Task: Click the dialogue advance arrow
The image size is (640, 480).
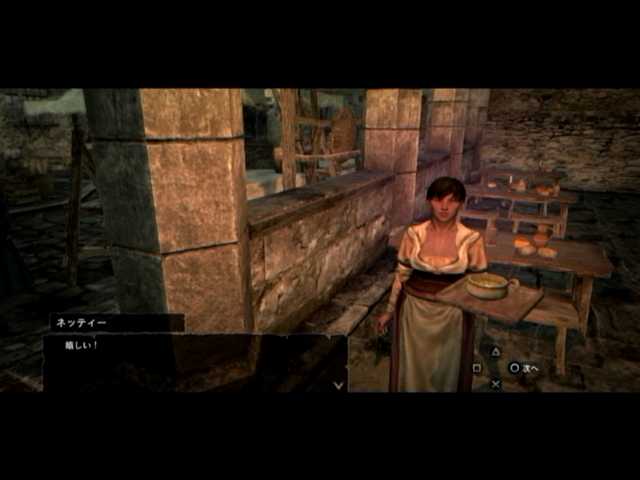Action: click(338, 383)
